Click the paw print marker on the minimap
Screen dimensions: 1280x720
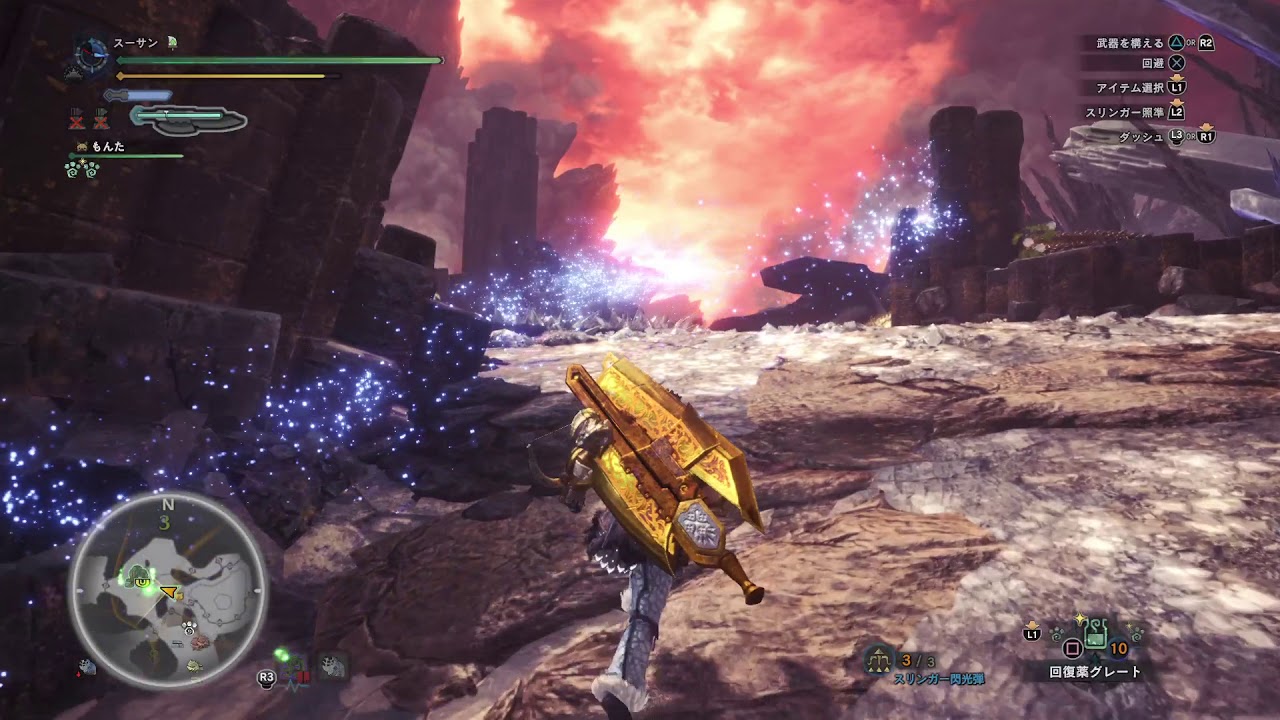189,628
